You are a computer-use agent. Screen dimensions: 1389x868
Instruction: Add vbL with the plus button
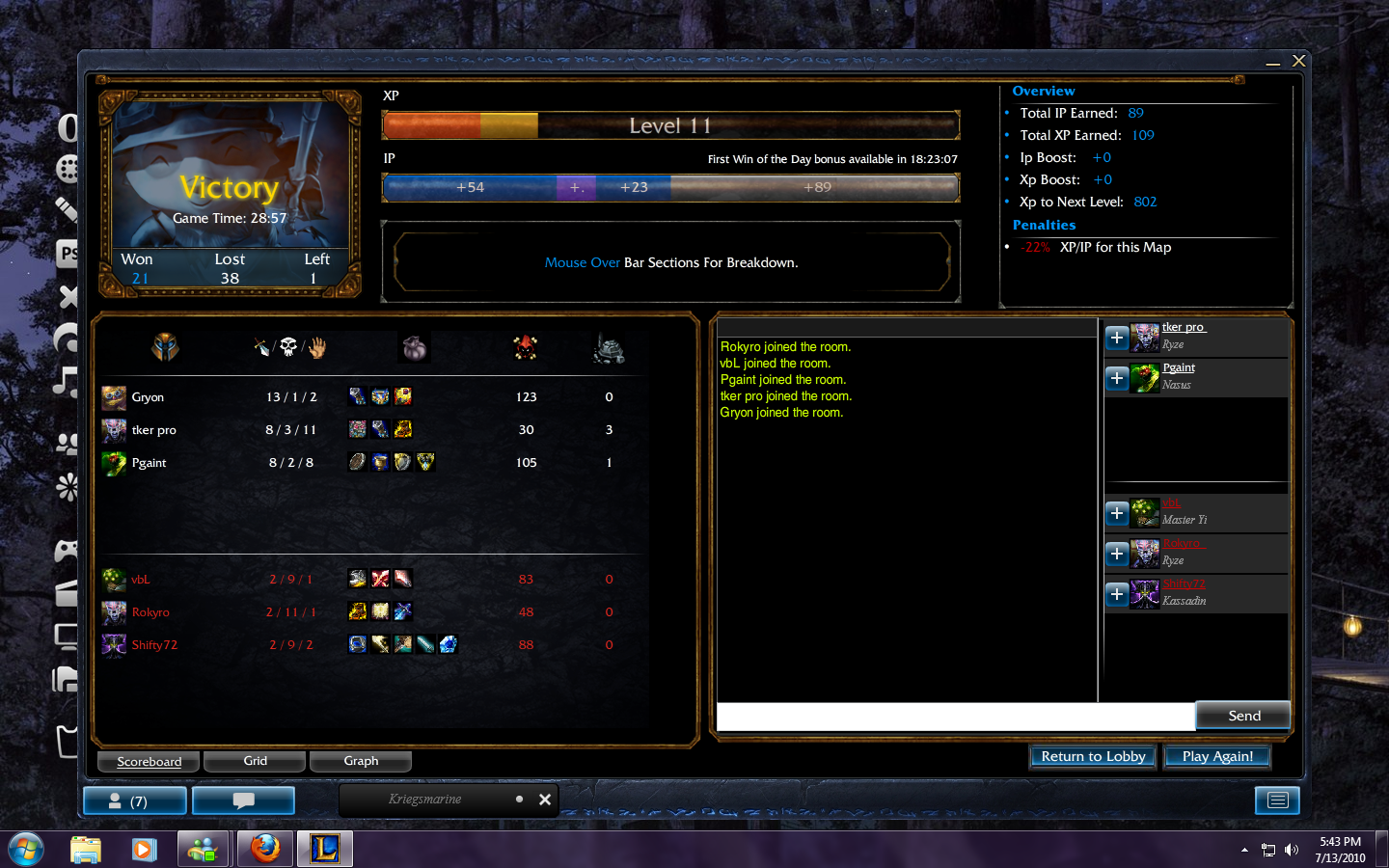click(1117, 513)
